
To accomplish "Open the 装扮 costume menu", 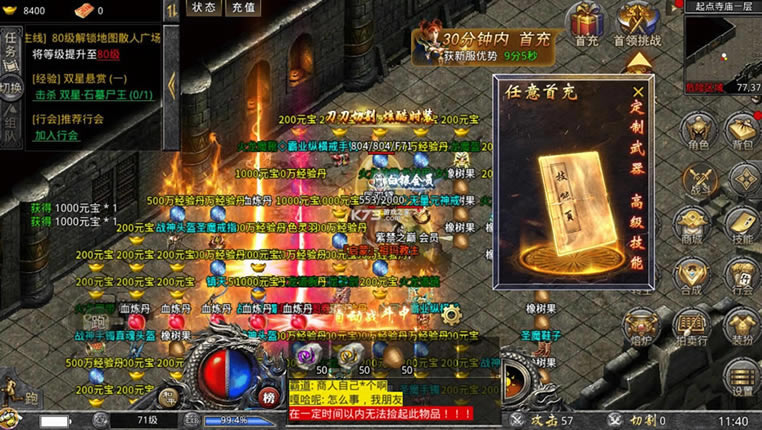I will [741, 328].
